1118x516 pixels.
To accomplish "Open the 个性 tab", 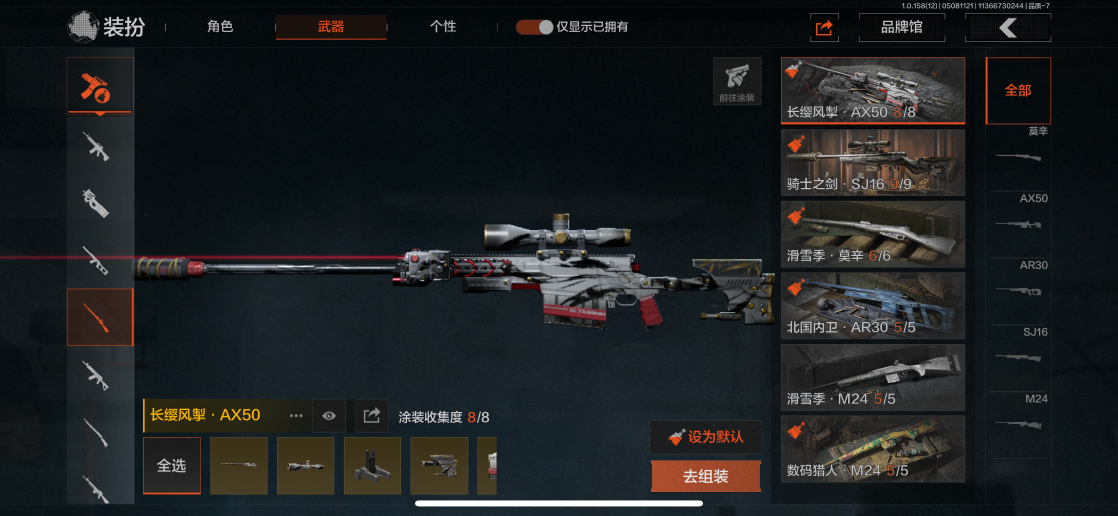I will tap(443, 27).
